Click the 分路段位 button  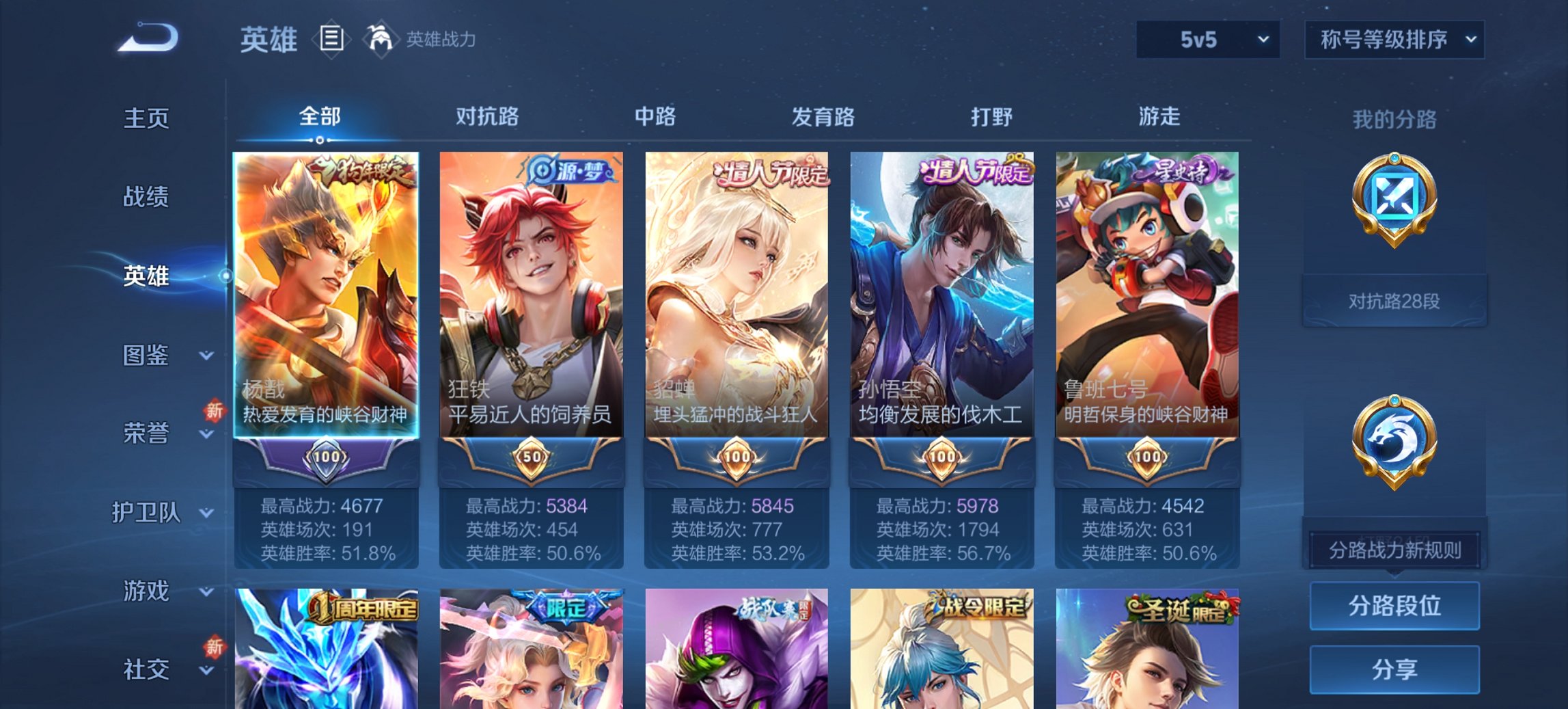pyautogui.click(x=1395, y=606)
